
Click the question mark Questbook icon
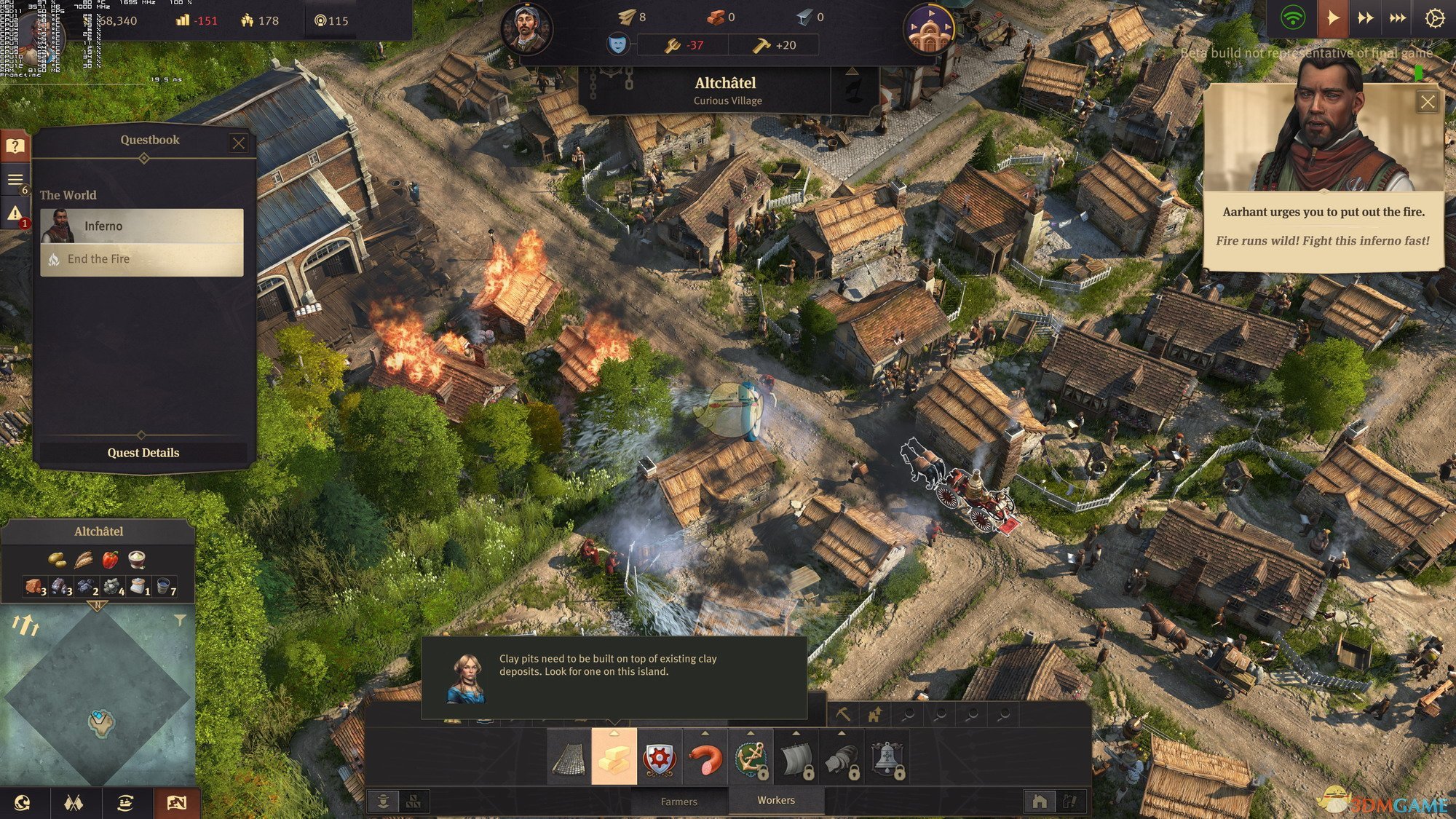(15, 146)
